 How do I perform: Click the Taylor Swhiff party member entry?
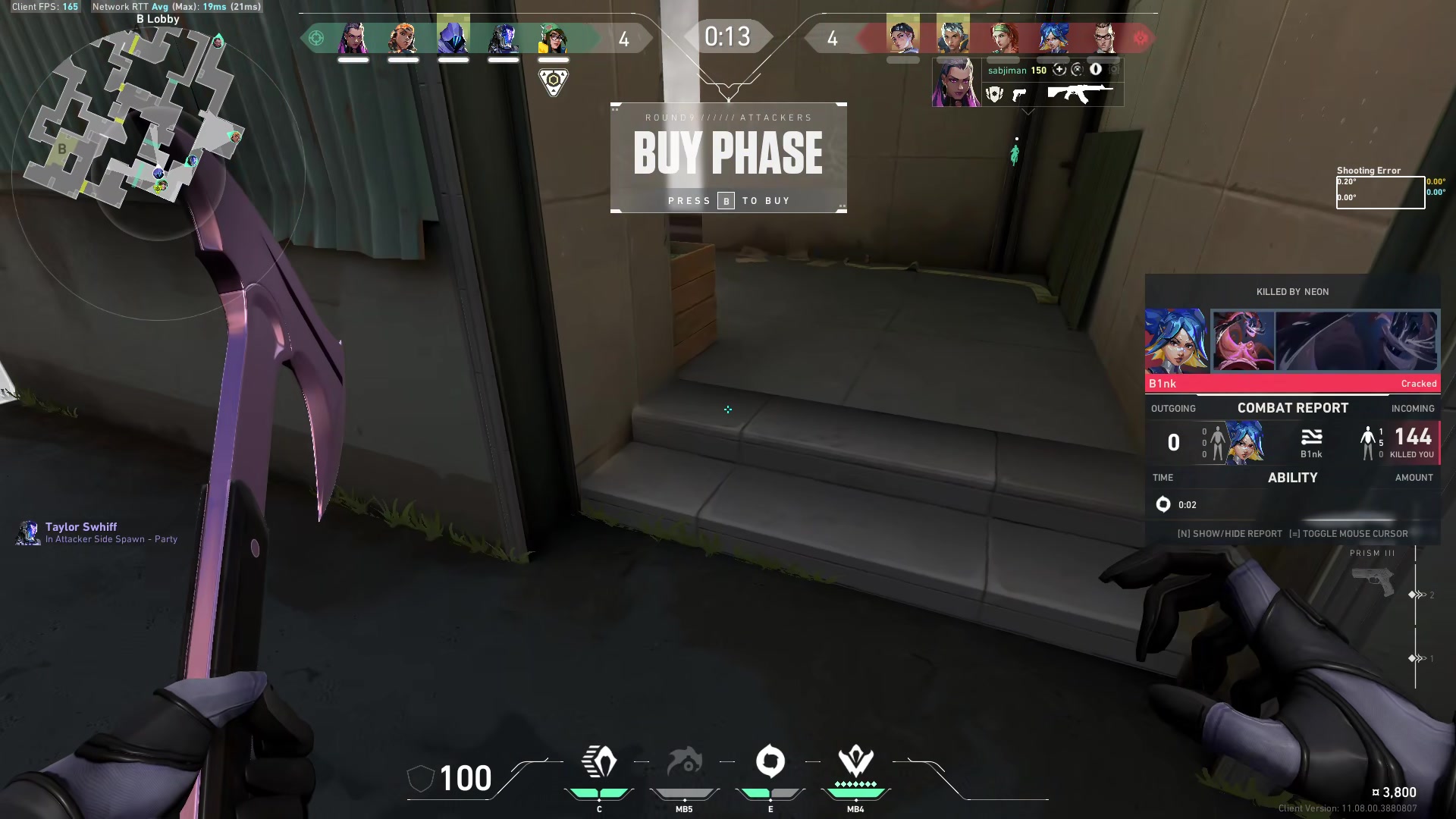point(97,532)
